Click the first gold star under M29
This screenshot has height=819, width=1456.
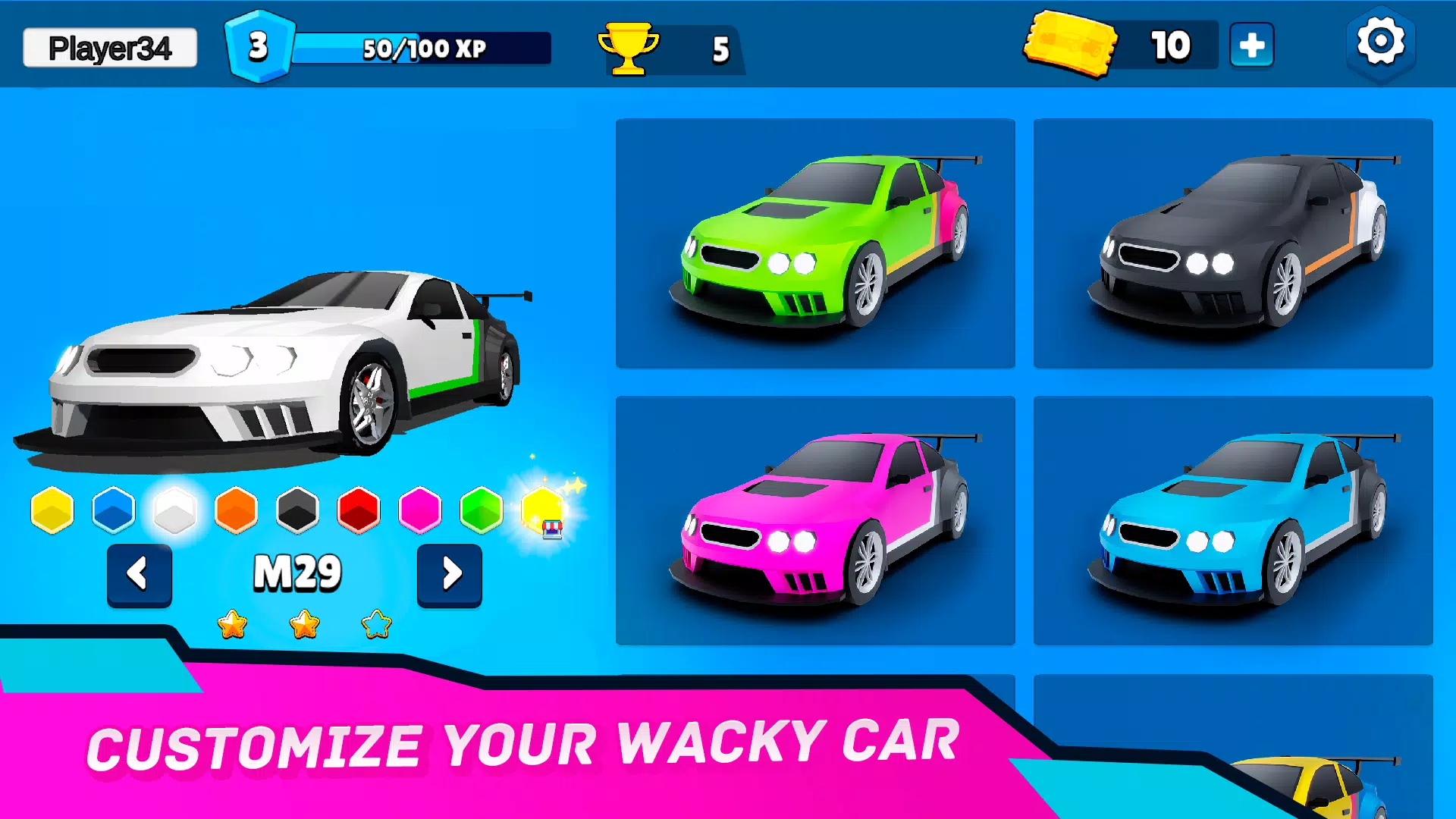coord(234,624)
